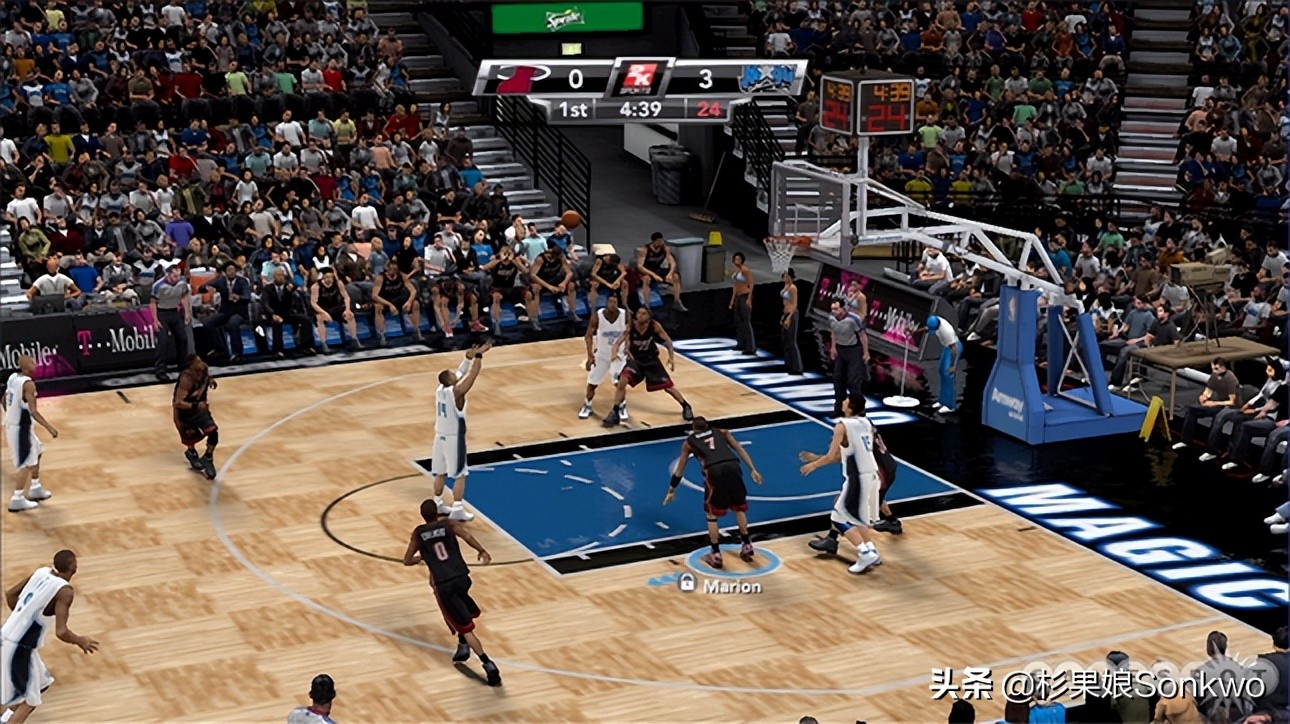The height and width of the screenshot is (724, 1290).
Task: Click the Marion name label
Action: (x=732, y=584)
